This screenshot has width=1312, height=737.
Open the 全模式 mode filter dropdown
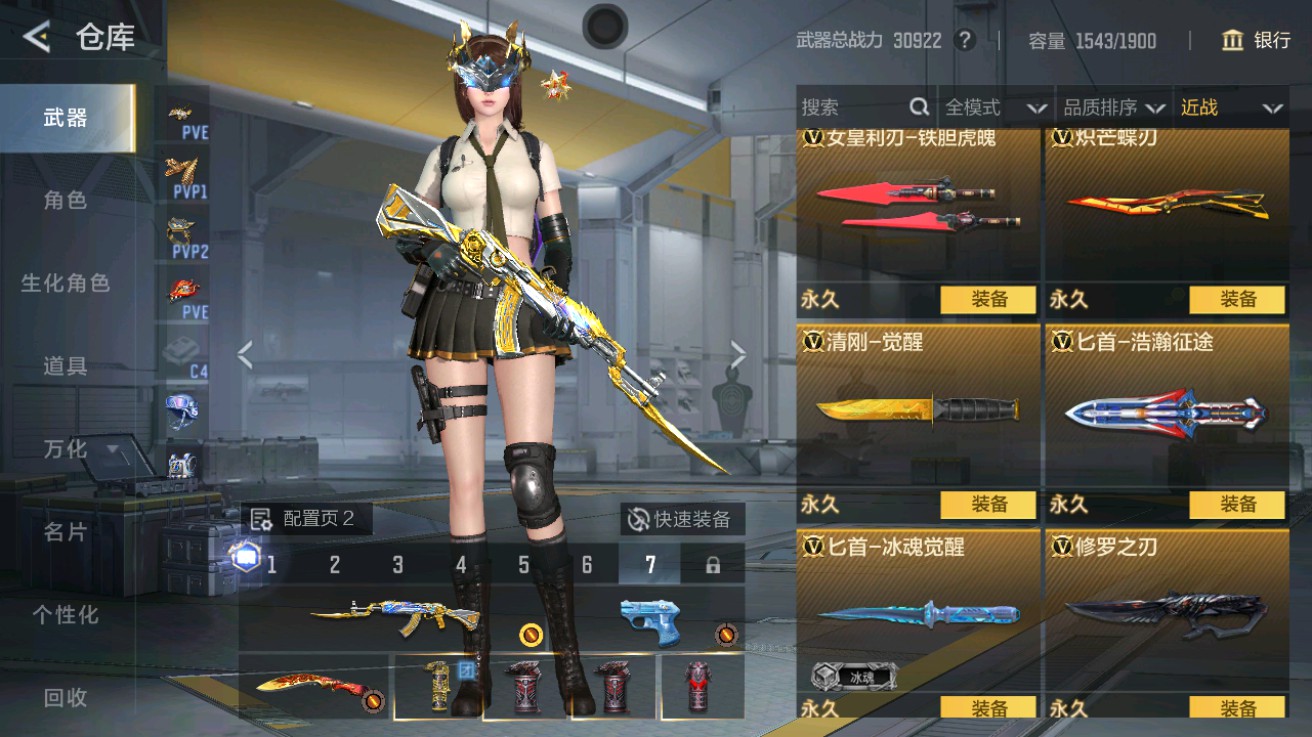[x=975, y=107]
